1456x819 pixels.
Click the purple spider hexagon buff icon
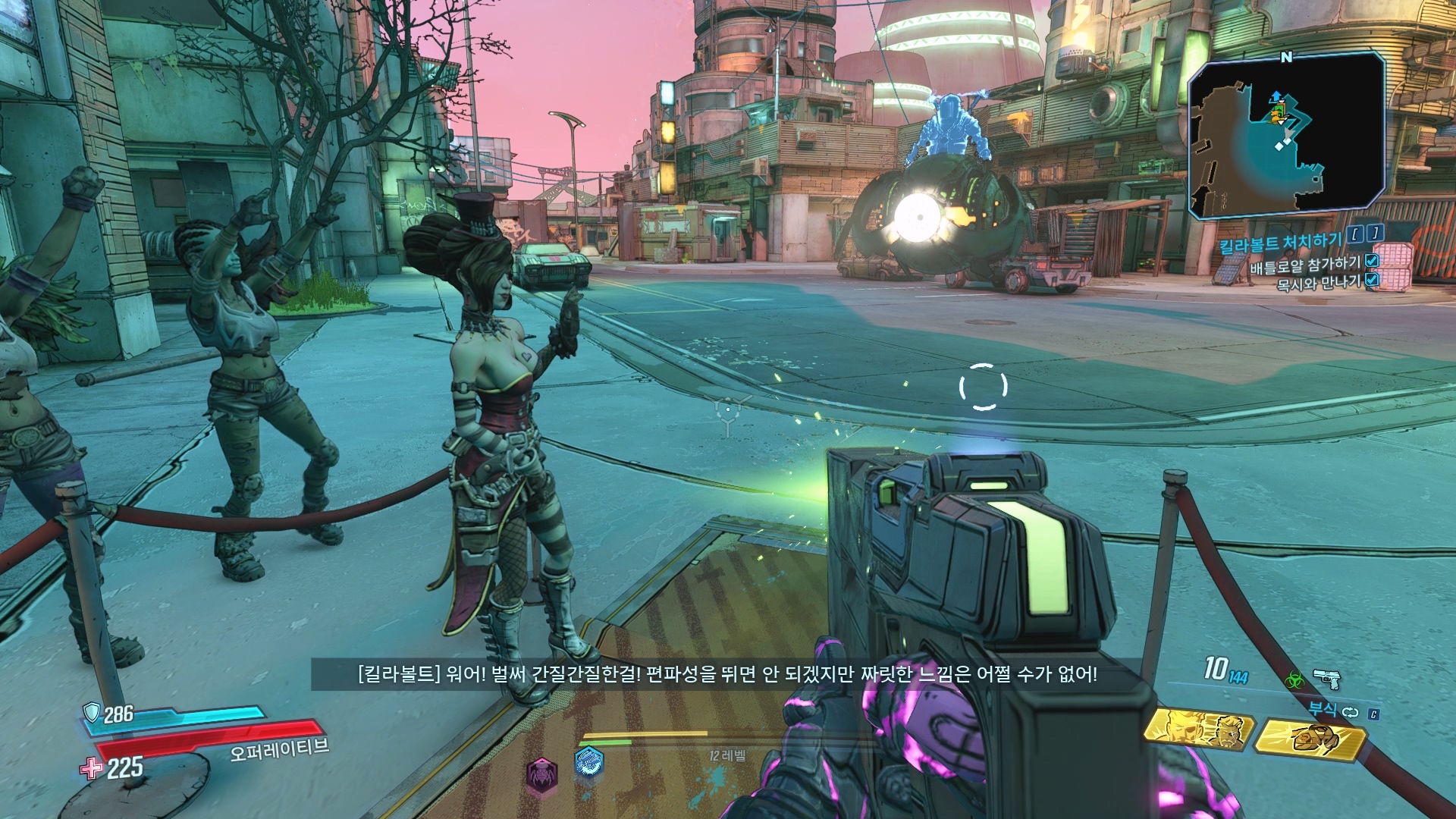[542, 774]
